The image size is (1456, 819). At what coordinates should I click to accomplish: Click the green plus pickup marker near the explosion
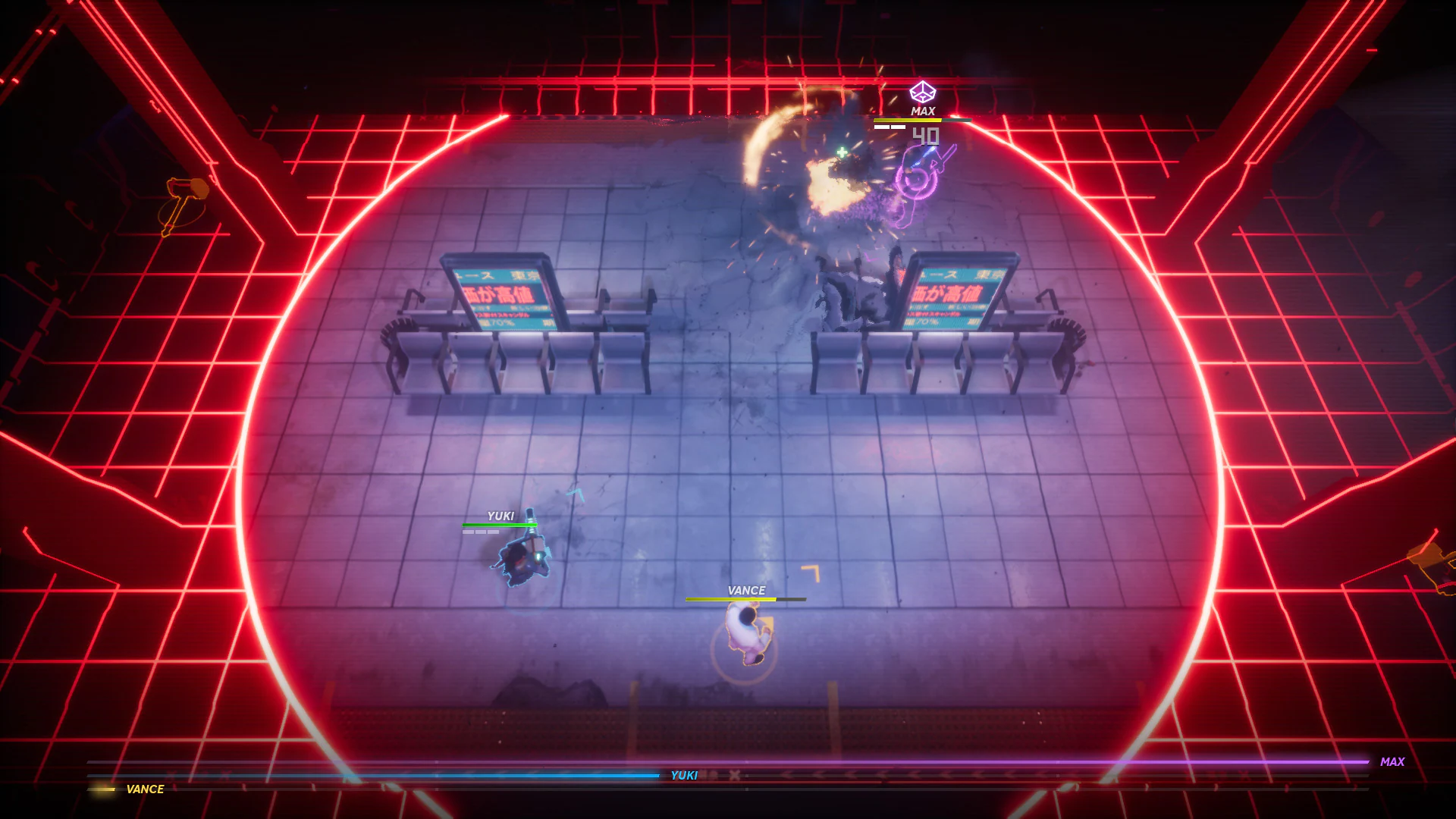pyautogui.click(x=840, y=152)
